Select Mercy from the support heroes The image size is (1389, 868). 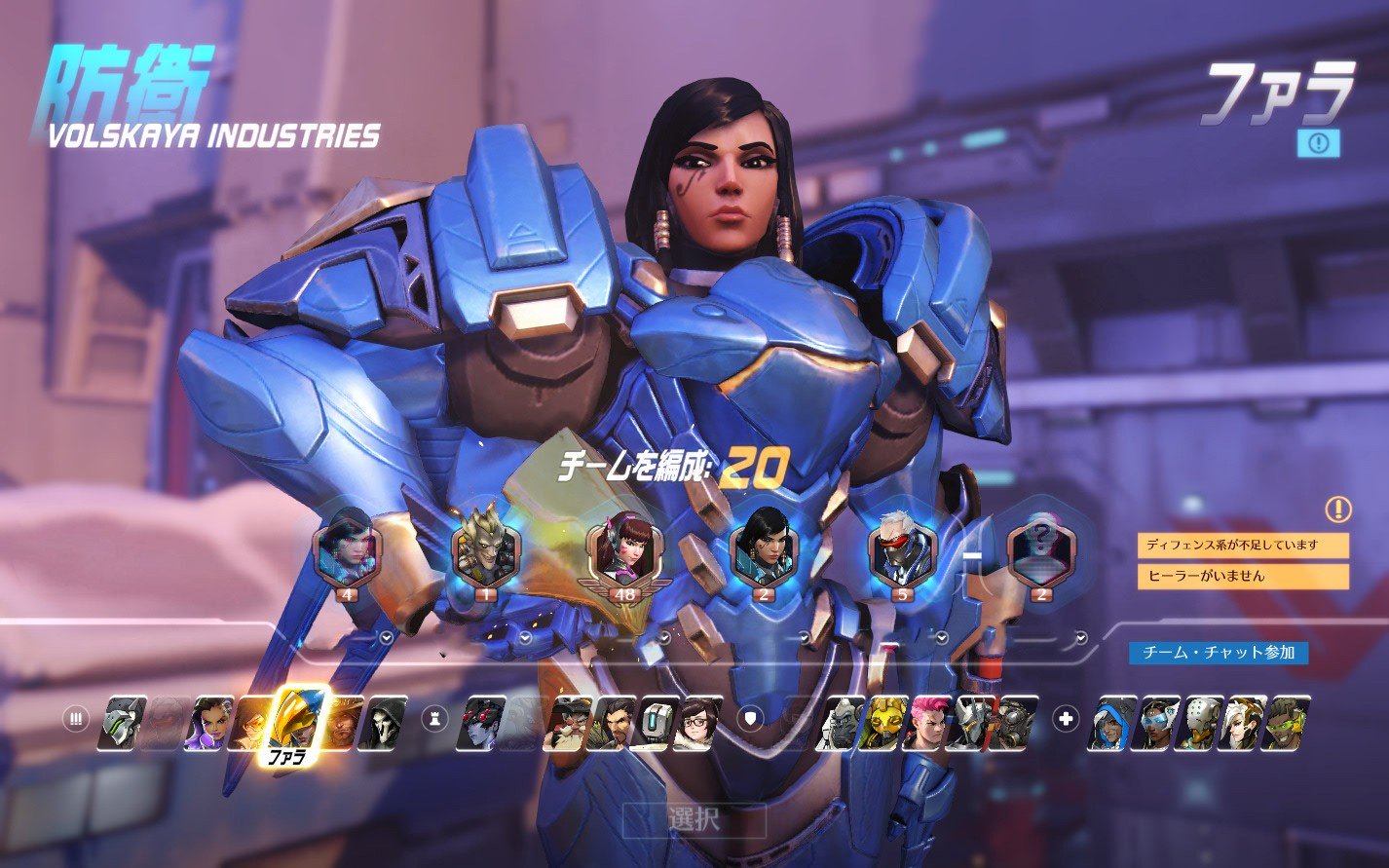point(1246,722)
